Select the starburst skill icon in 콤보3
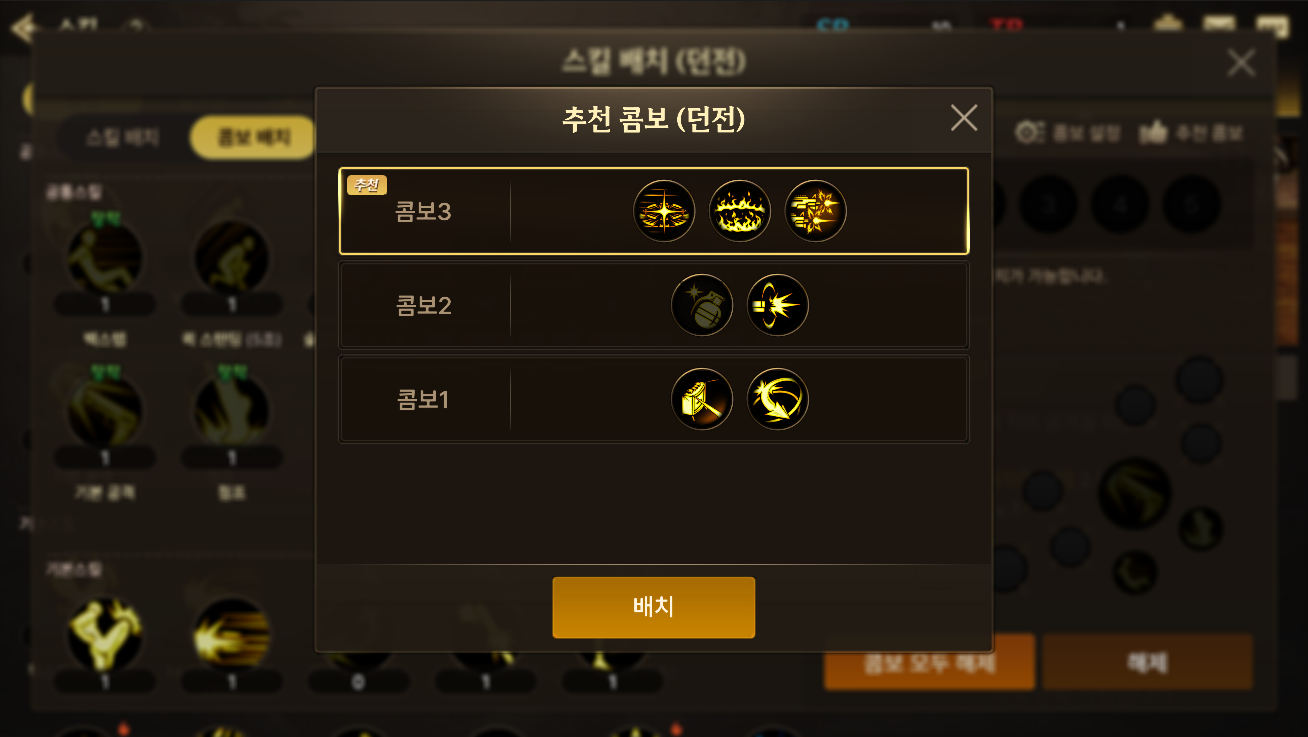Image resolution: width=1308 pixels, height=737 pixels. (664, 210)
